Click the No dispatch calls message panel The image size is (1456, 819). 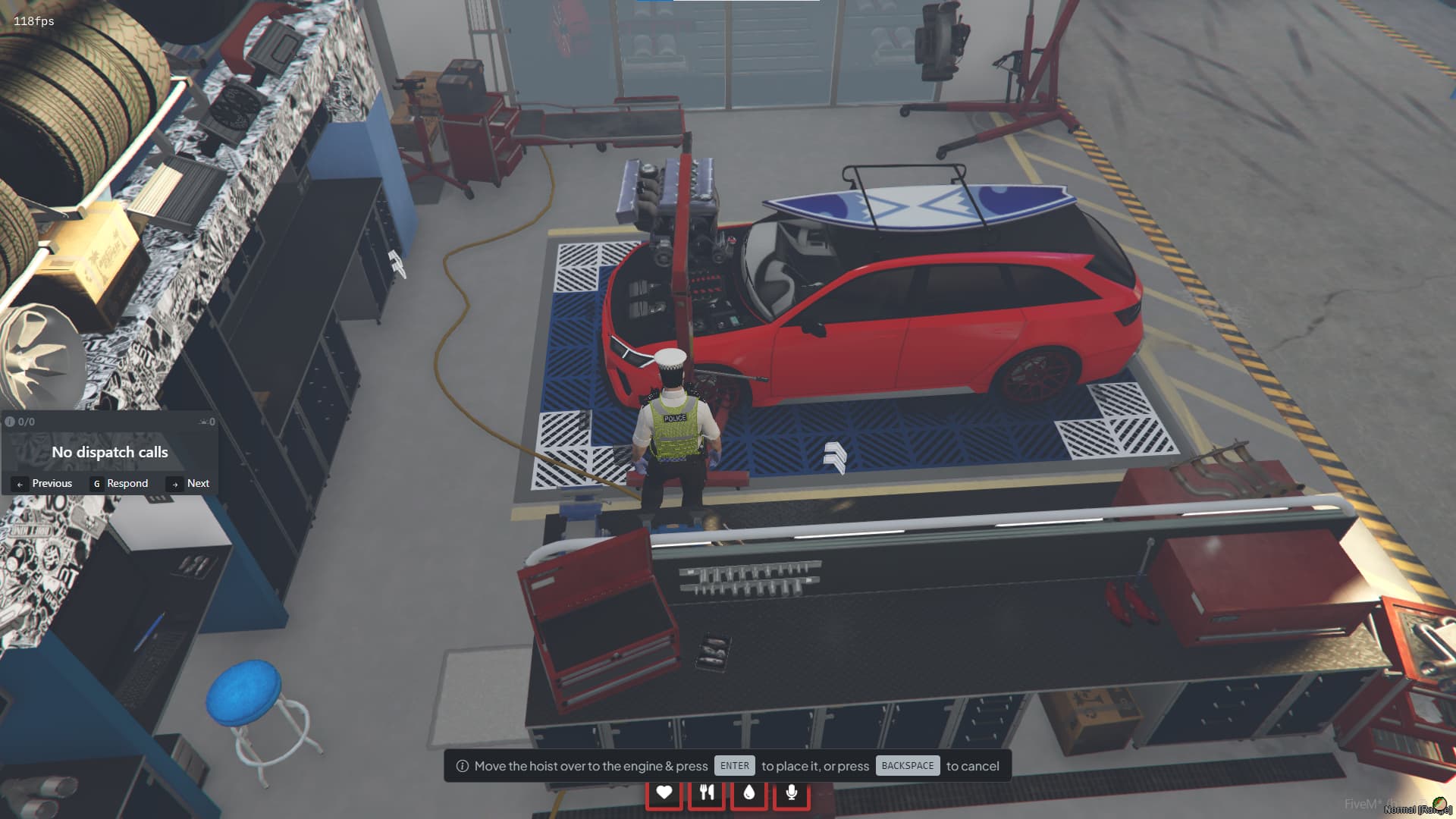tap(109, 451)
